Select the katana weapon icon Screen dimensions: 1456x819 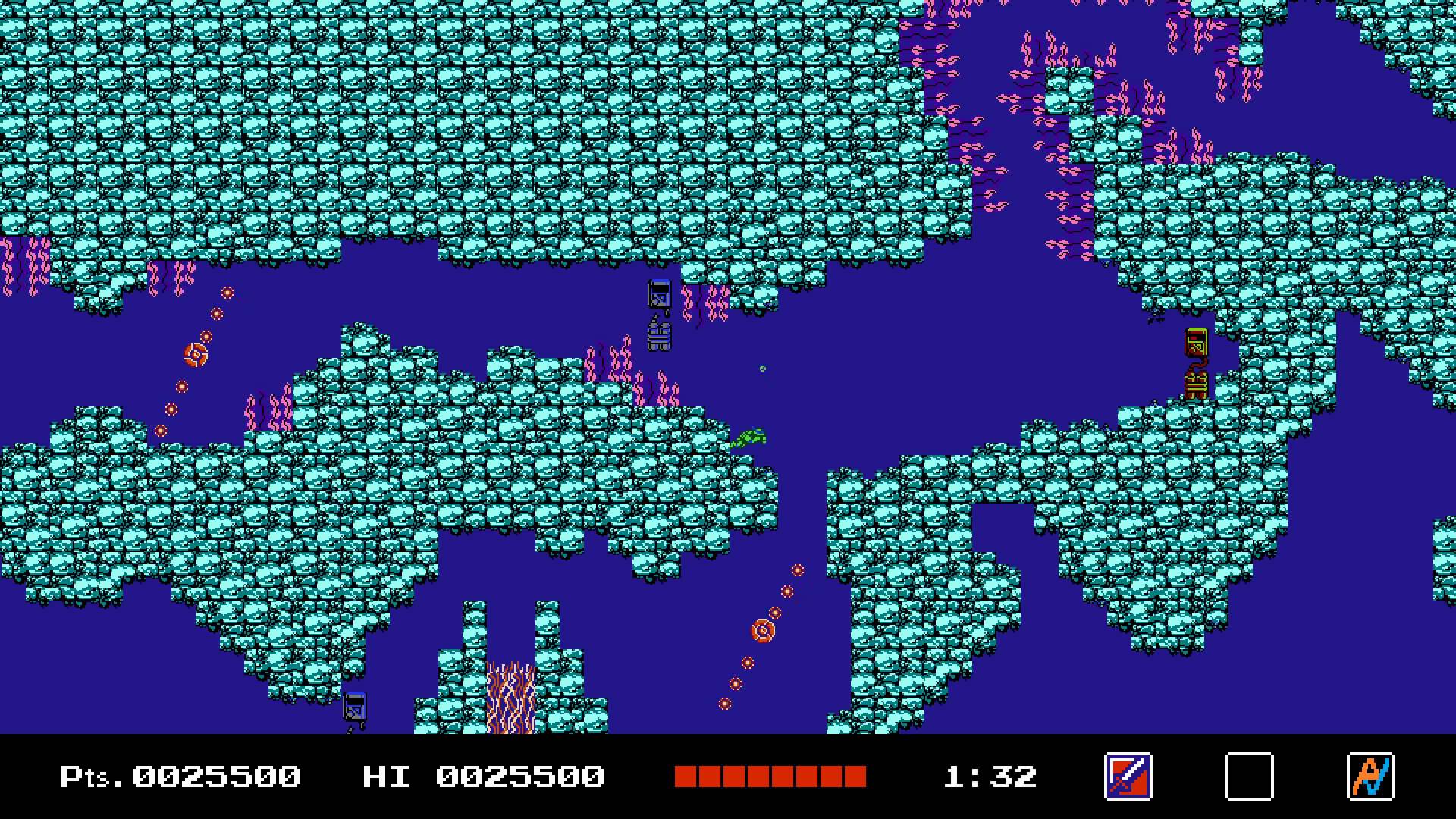click(x=1128, y=777)
